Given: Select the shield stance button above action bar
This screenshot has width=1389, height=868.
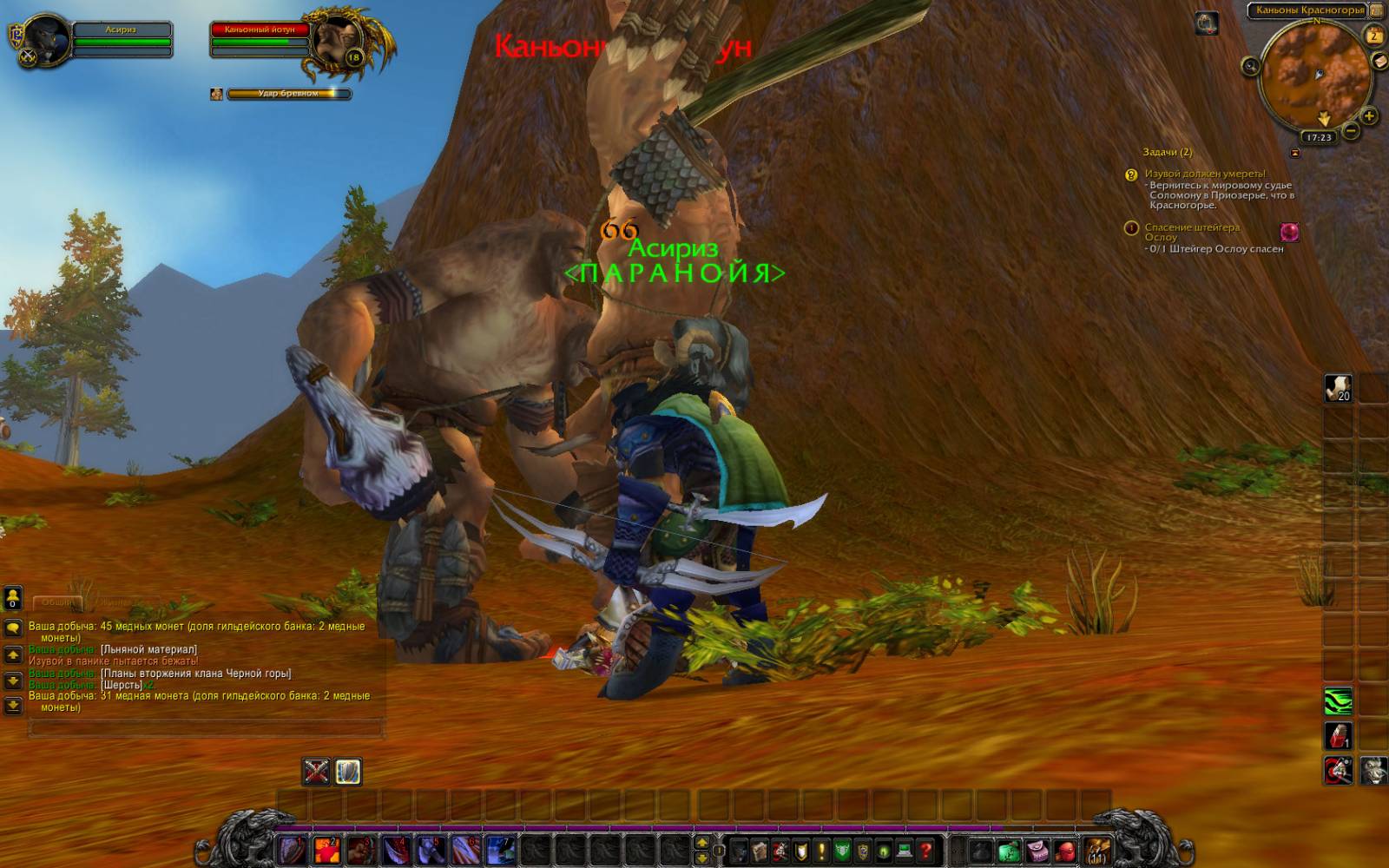Looking at the screenshot, I should tap(348, 771).
